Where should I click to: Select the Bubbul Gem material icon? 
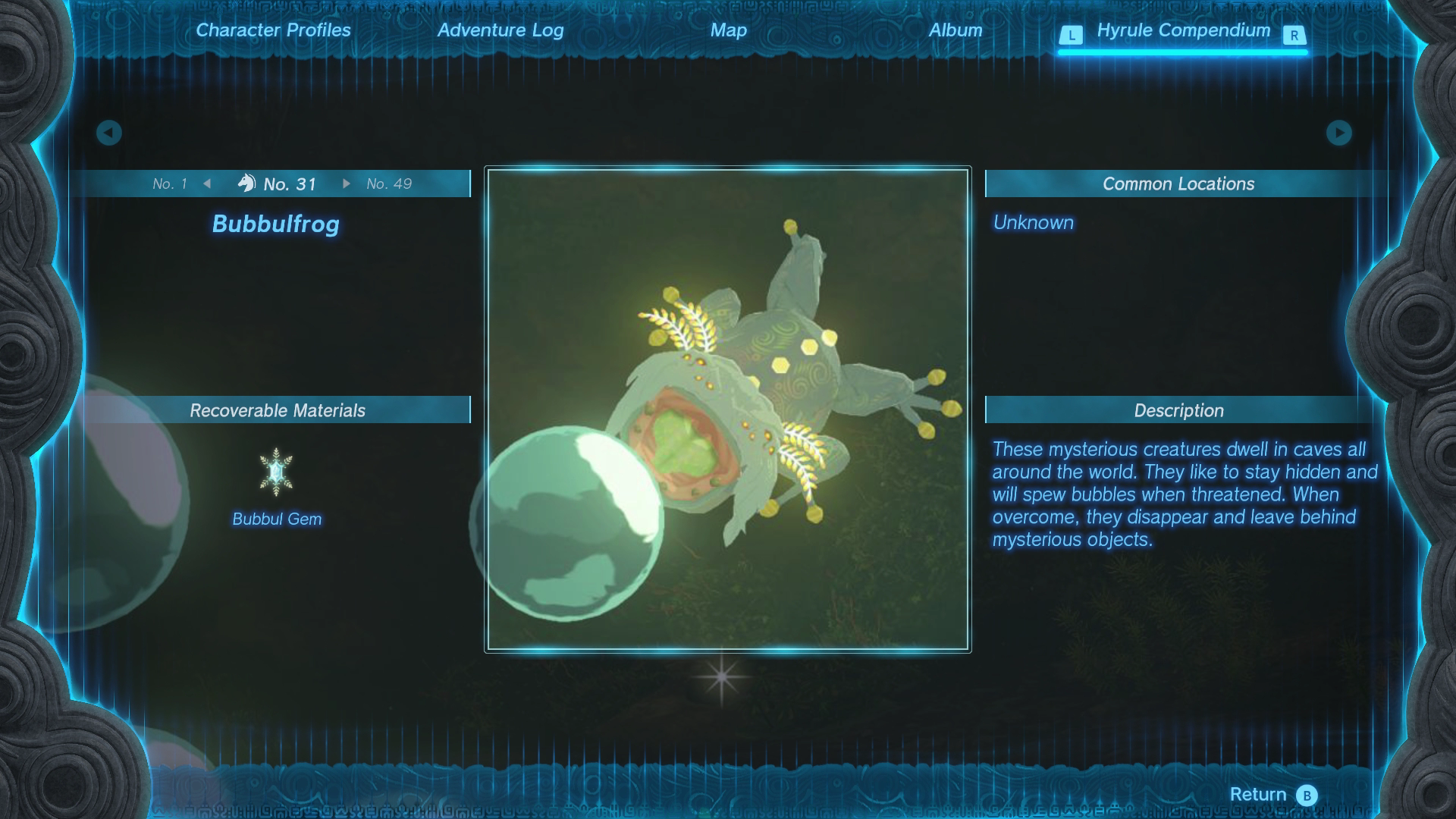pyautogui.click(x=276, y=472)
